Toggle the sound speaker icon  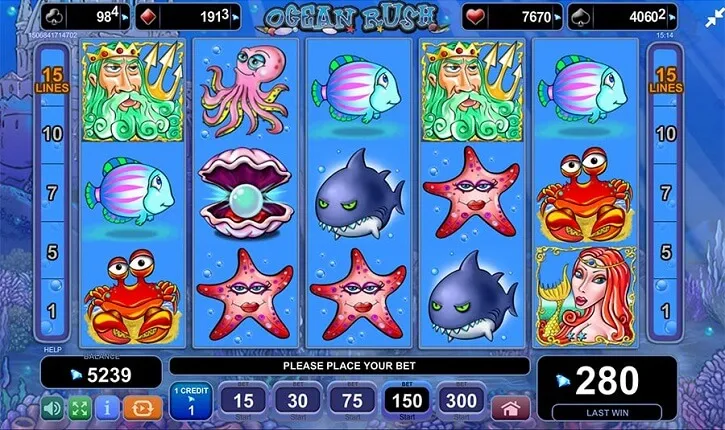coord(51,408)
